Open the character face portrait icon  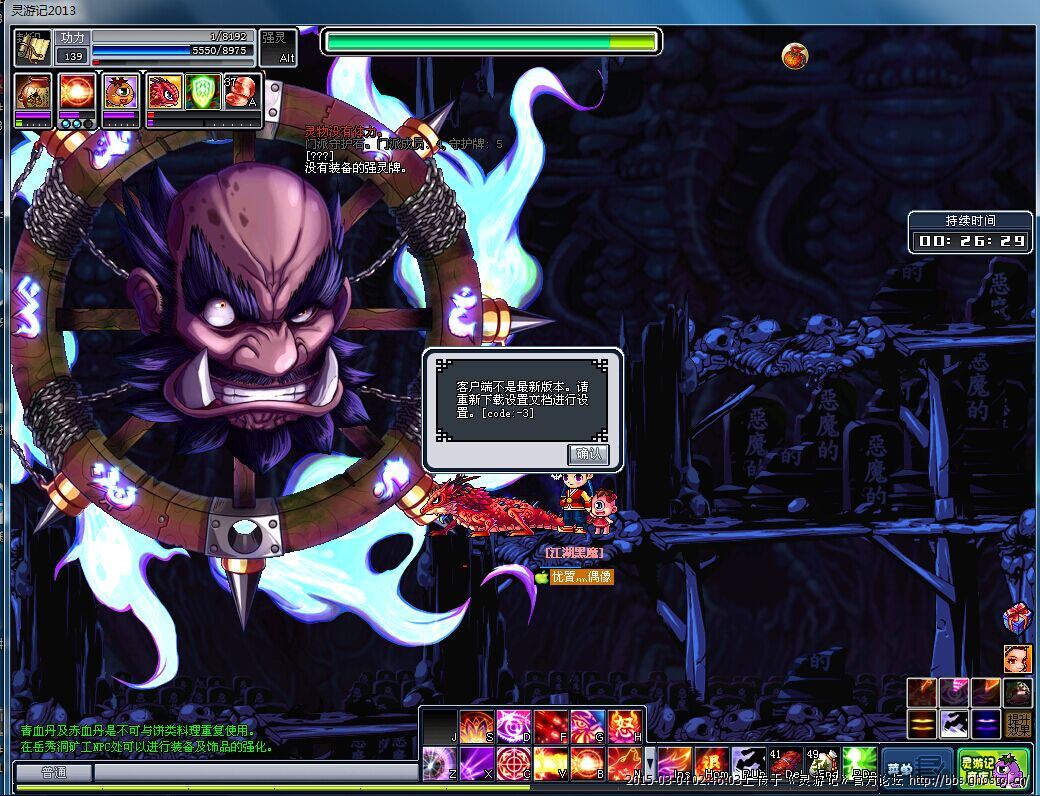(1017, 658)
